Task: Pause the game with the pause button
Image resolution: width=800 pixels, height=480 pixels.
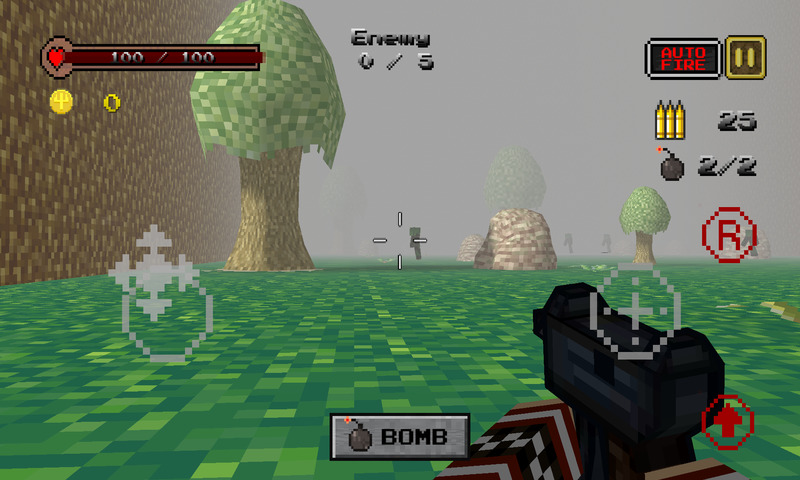Action: [x=745, y=56]
